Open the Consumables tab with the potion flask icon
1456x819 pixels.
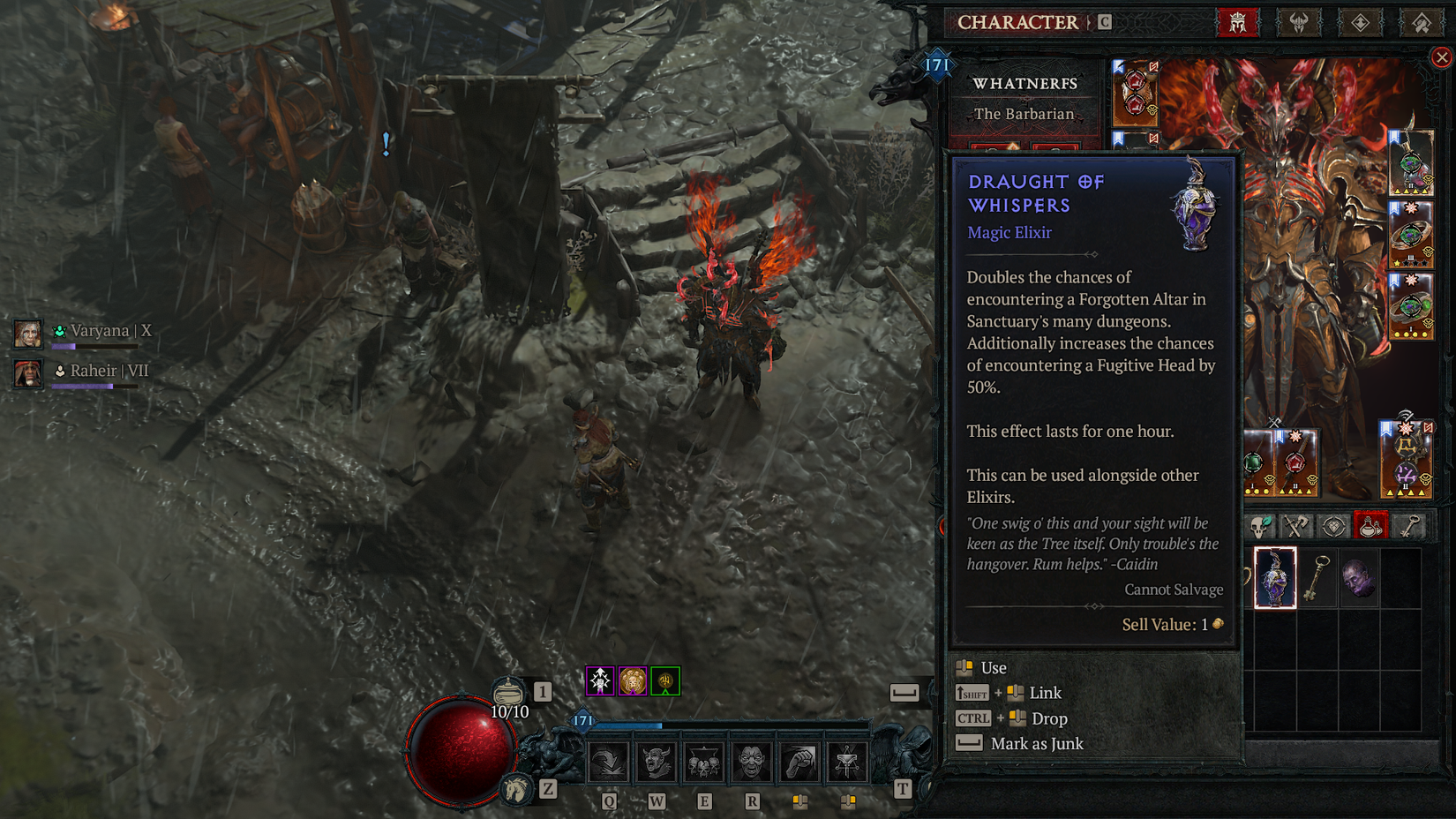point(1370,525)
